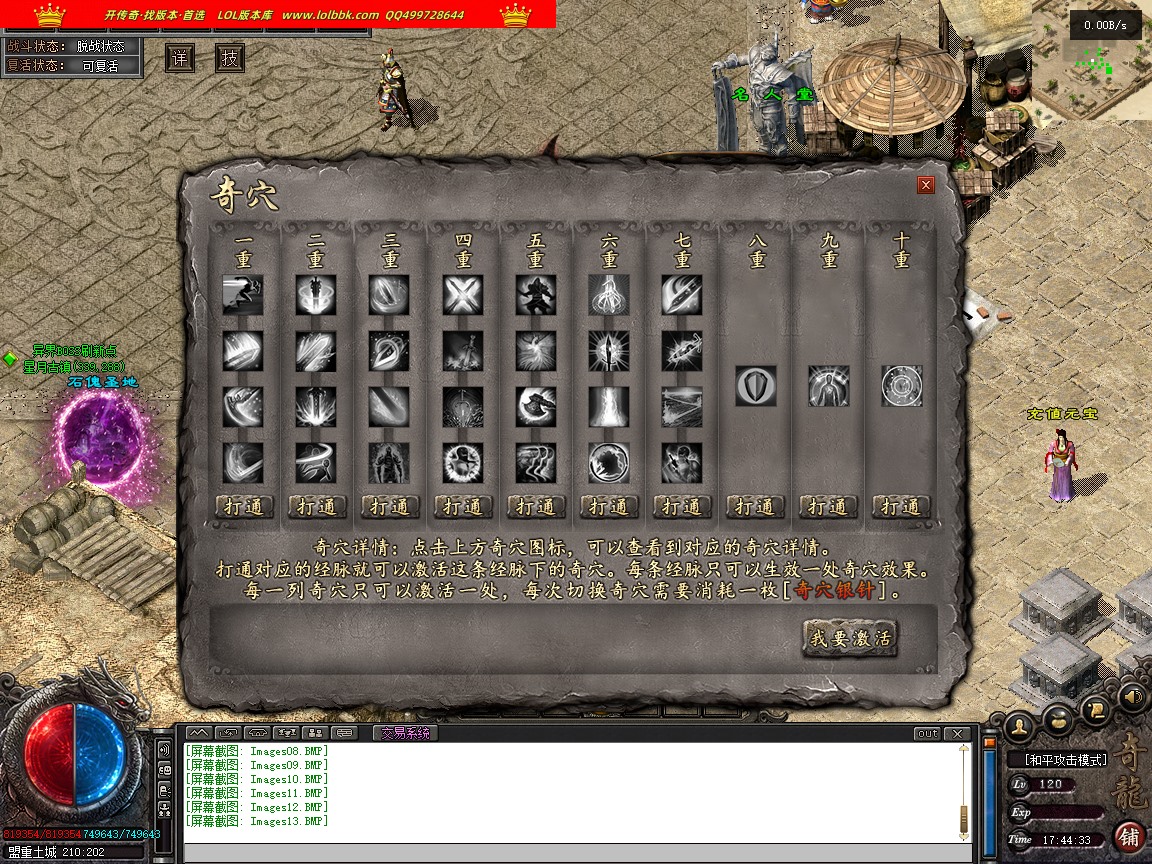Pick the light pillar acupoint in 六重

point(609,407)
